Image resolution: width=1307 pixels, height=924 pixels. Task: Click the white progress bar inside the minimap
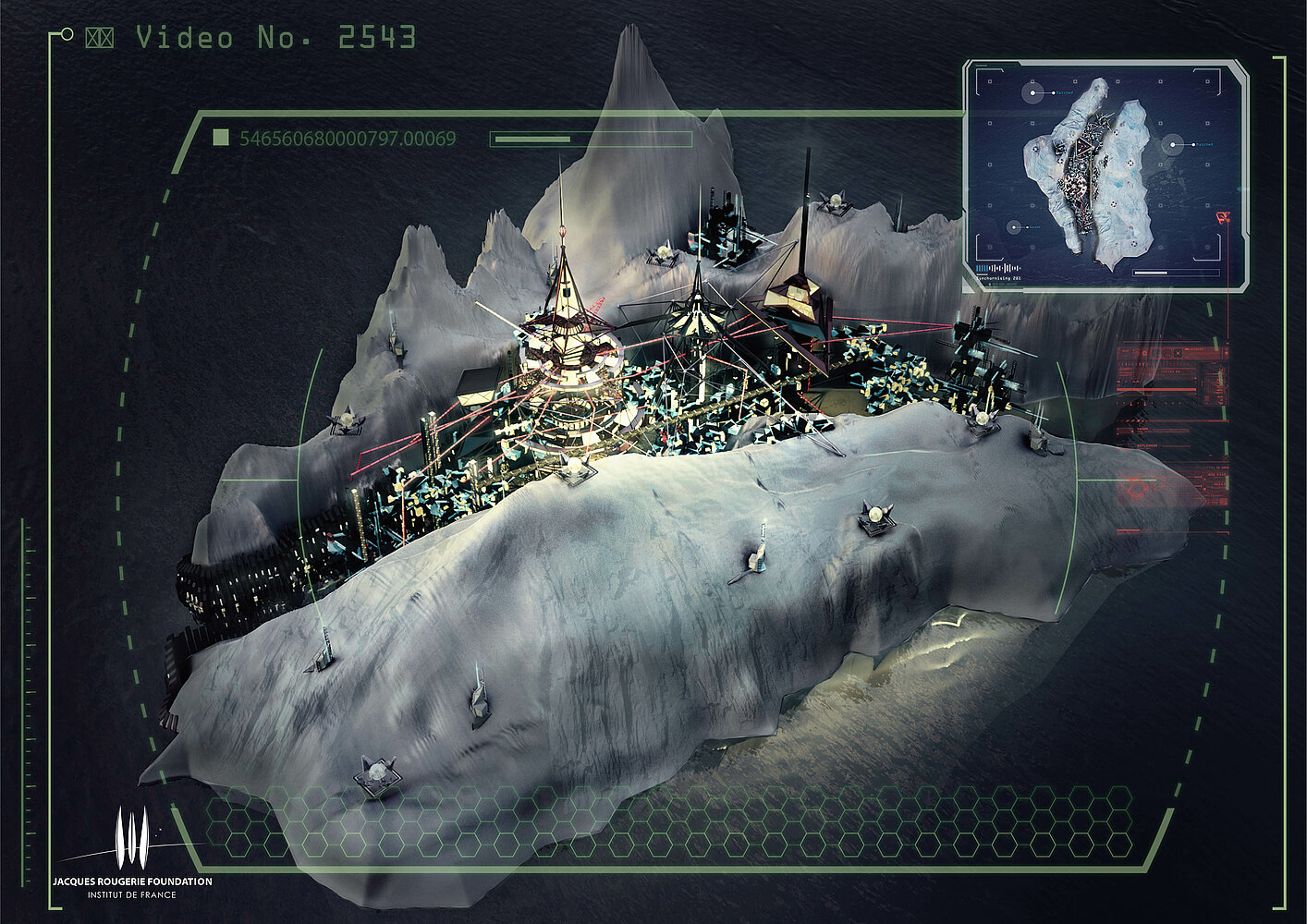coord(1177,273)
